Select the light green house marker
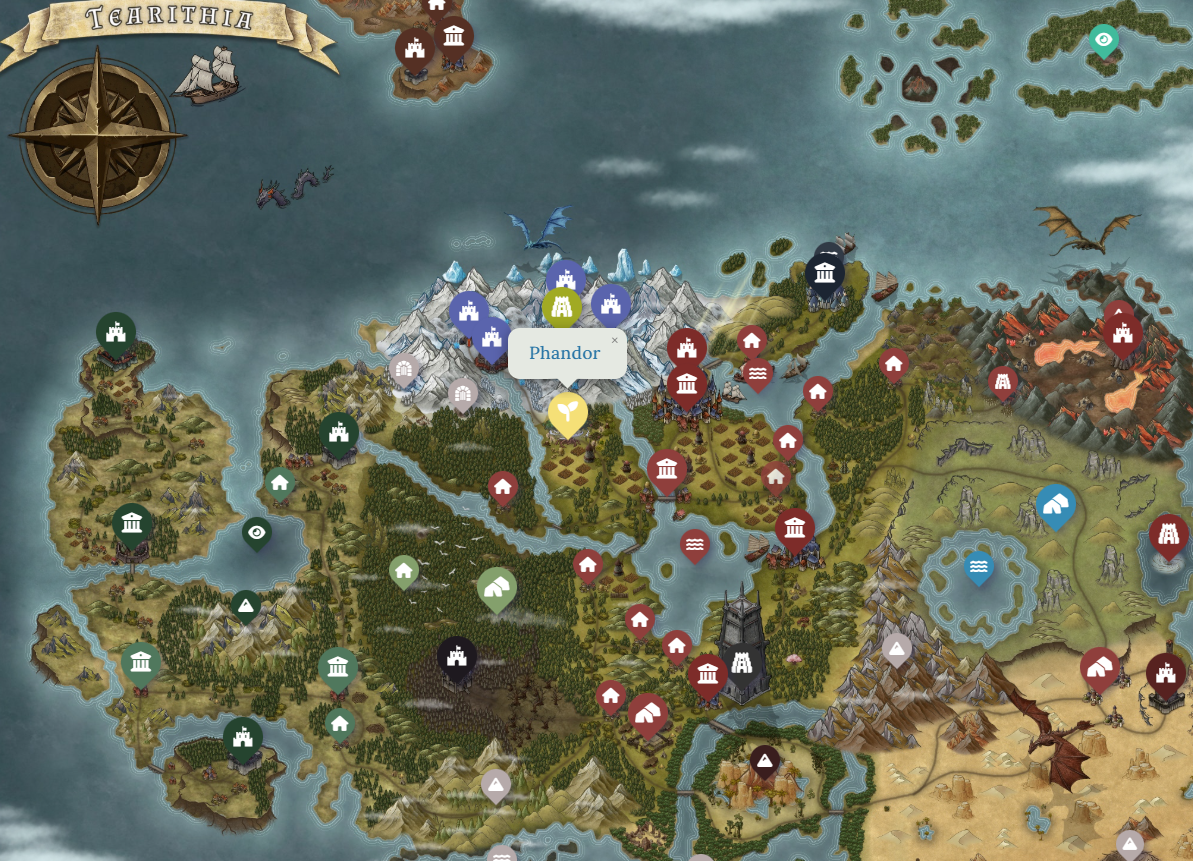Viewport: 1193px width, 861px height. (403, 571)
